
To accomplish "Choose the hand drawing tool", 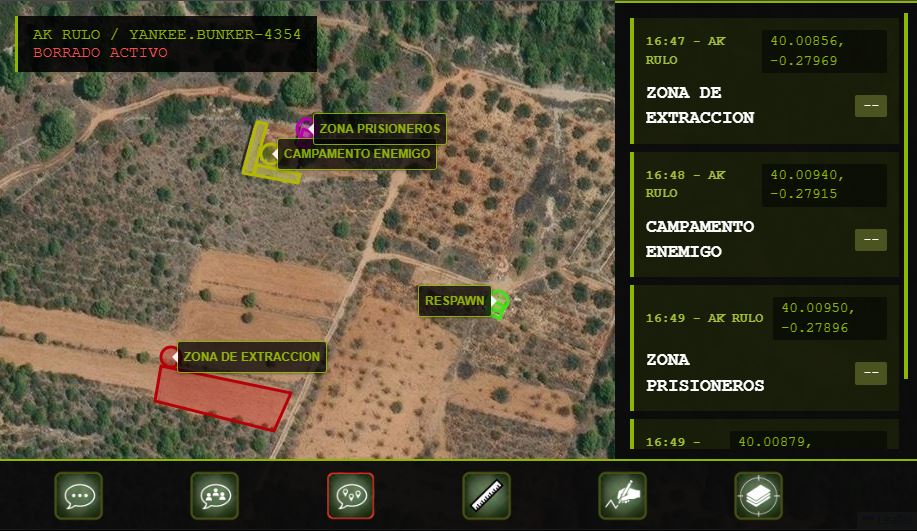I will [622, 495].
